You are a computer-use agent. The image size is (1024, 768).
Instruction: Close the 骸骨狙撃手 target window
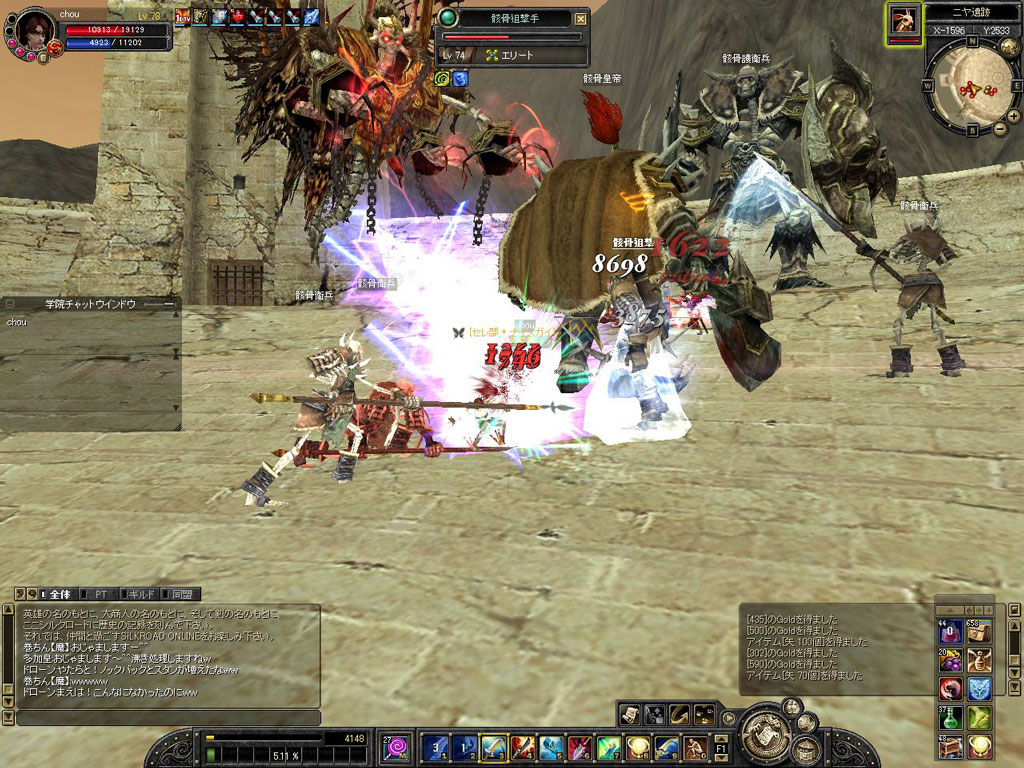pos(581,18)
